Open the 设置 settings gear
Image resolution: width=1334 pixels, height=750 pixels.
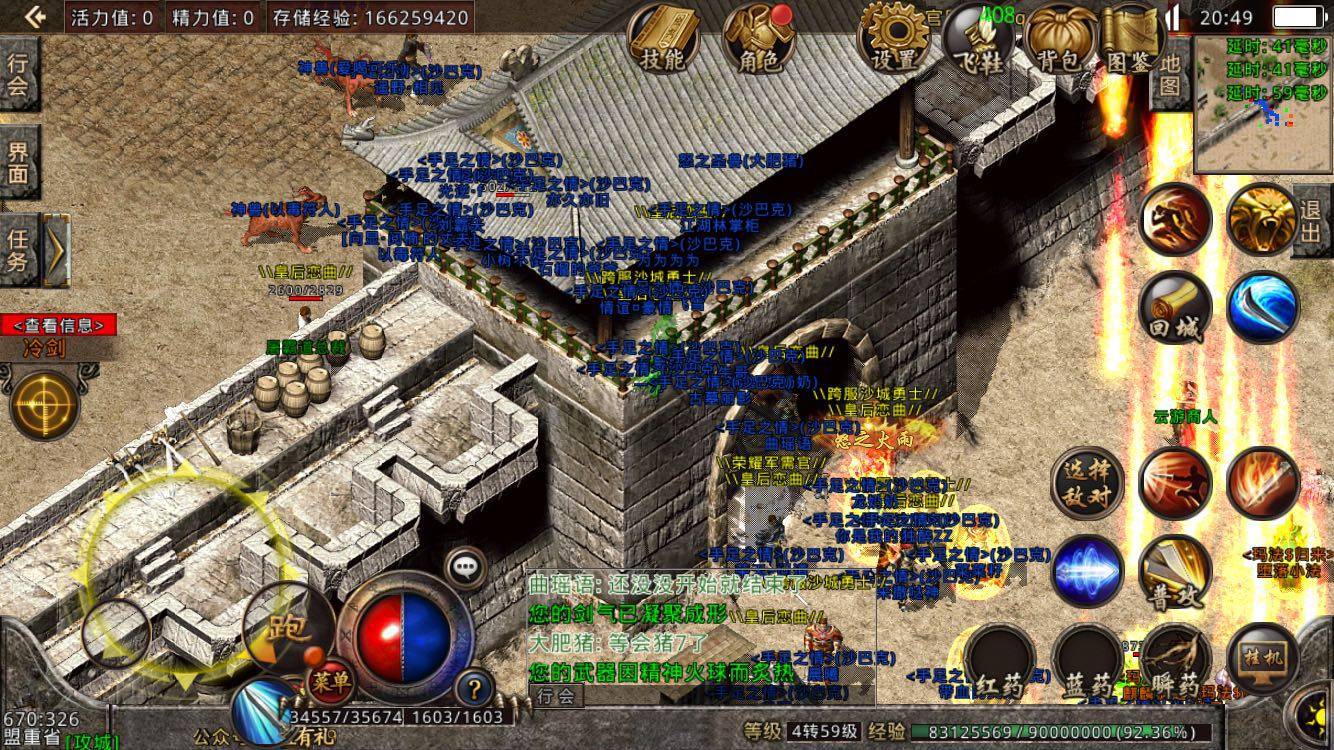[893, 41]
